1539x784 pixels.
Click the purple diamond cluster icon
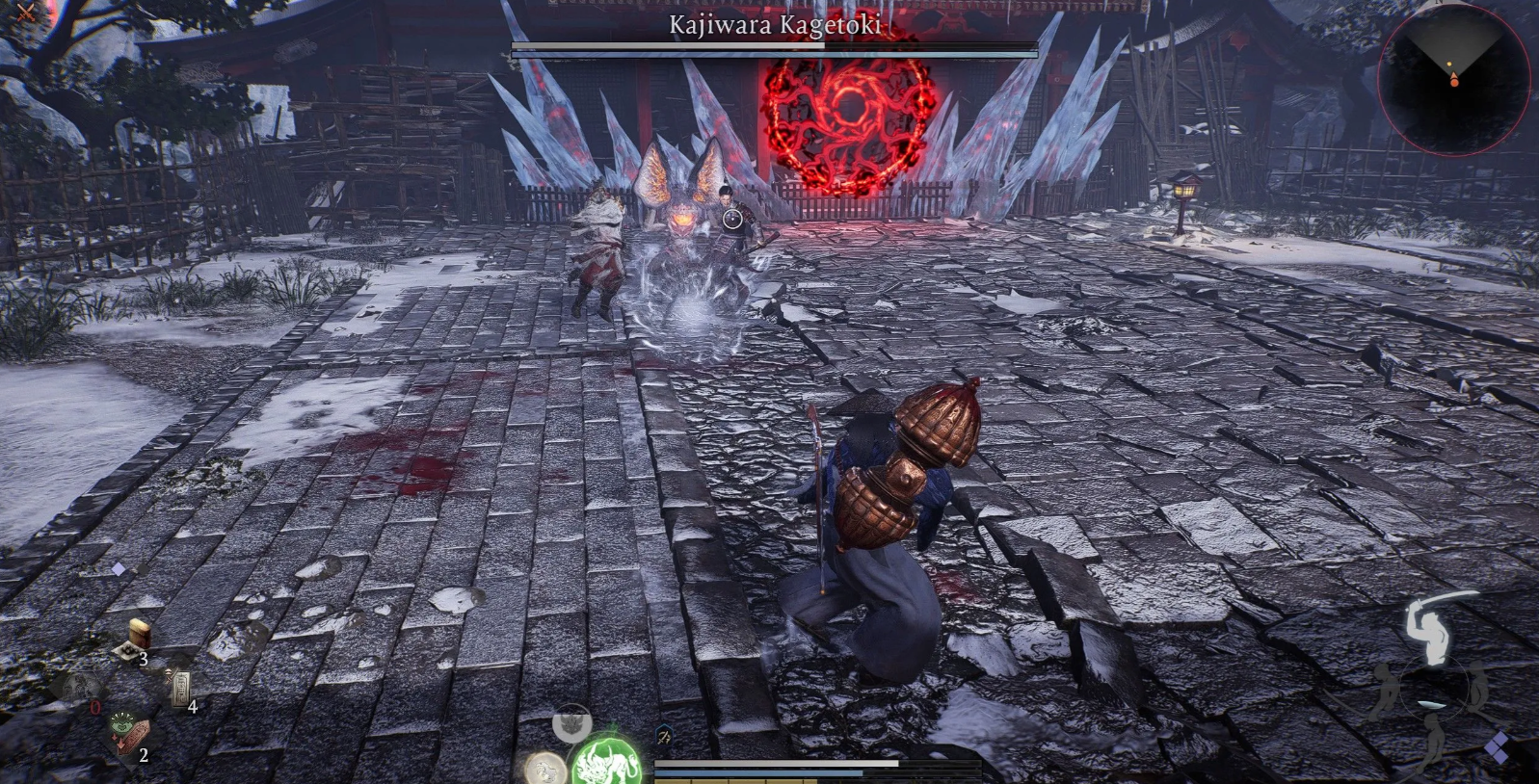[x=1497, y=748]
